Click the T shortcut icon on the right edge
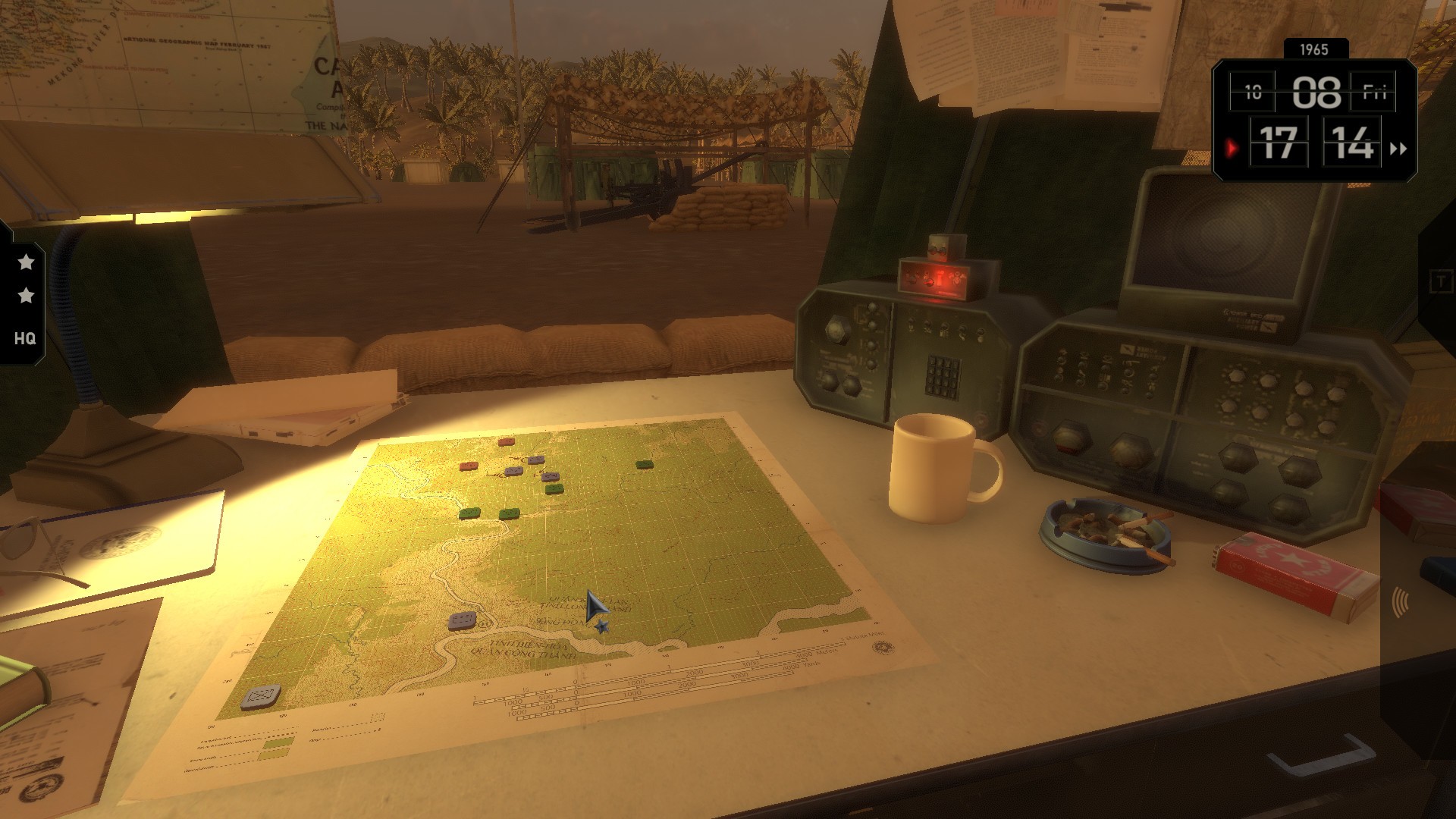1456x819 pixels. (1442, 279)
